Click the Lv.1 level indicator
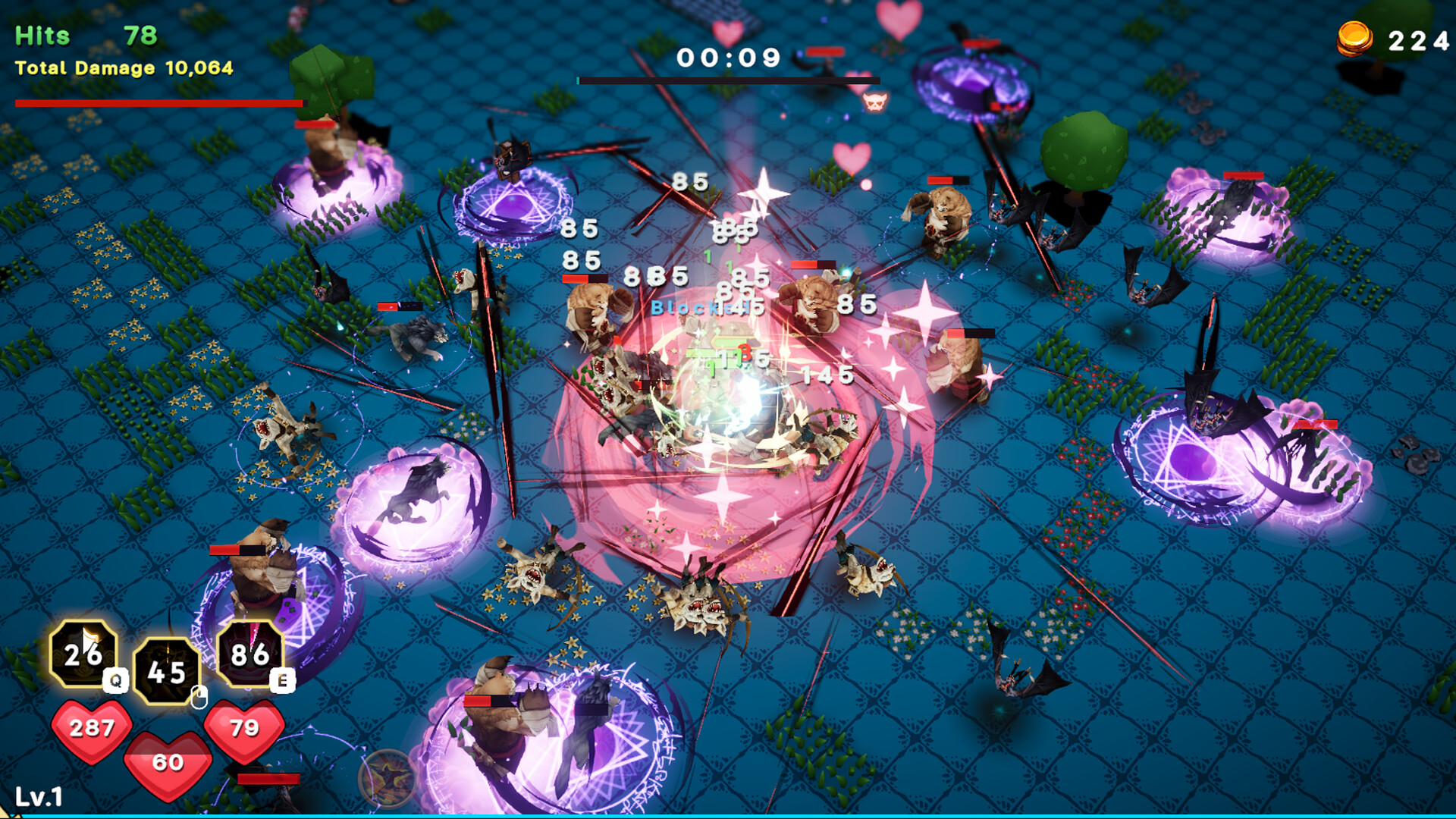Viewport: 1456px width, 819px height. pos(38,796)
